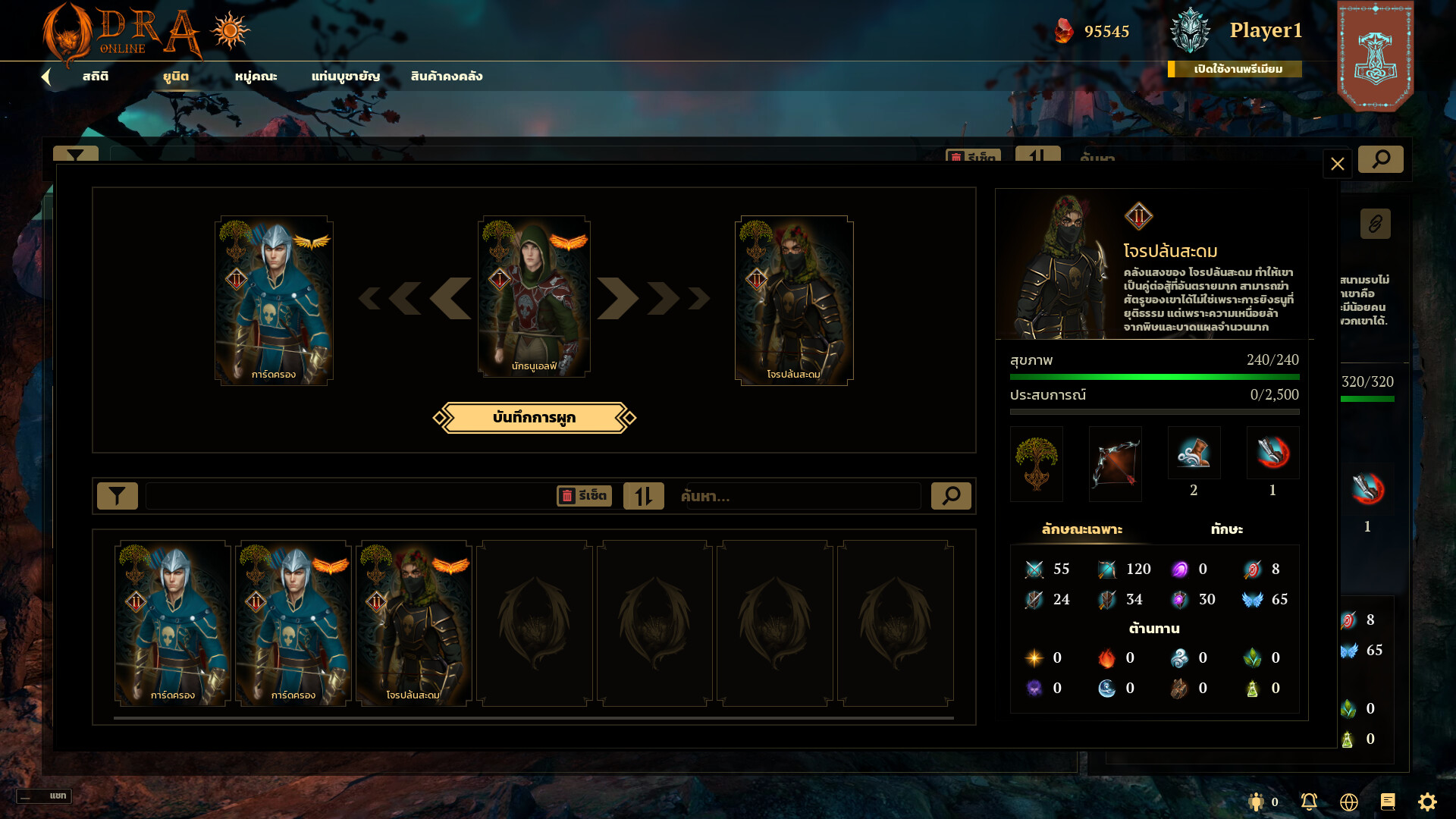Open the หมู่คณะ tab
Viewport: 1456px width, 819px height.
(256, 77)
